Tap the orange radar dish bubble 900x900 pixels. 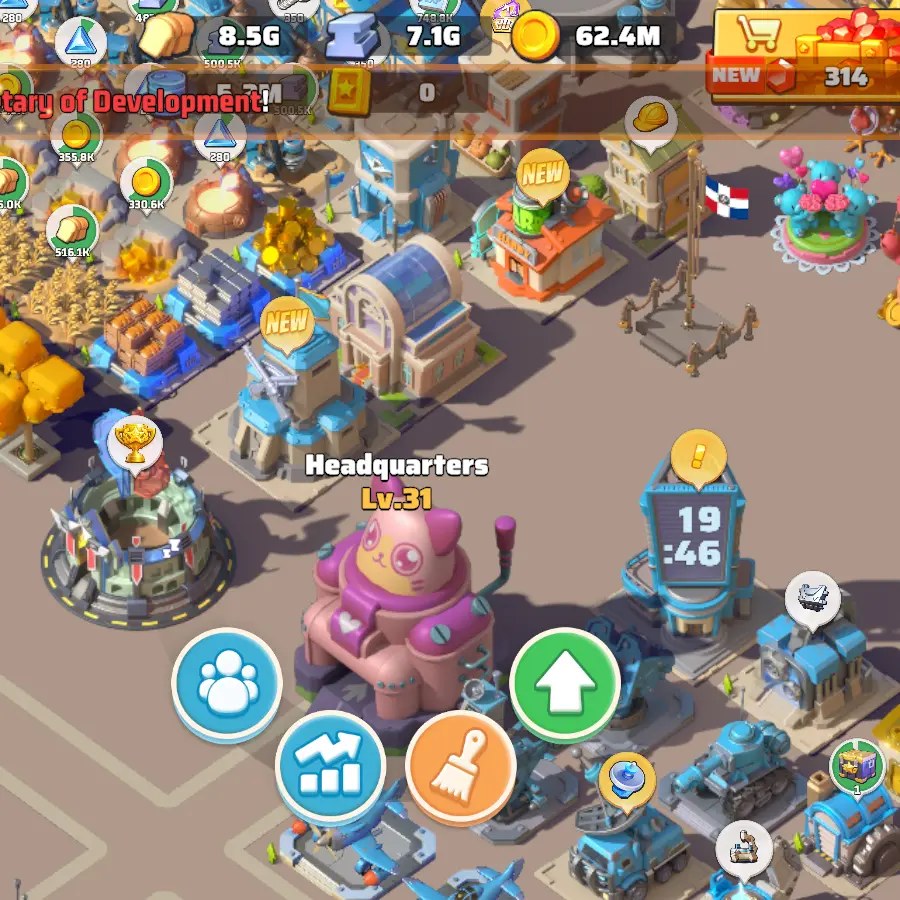coord(627,781)
